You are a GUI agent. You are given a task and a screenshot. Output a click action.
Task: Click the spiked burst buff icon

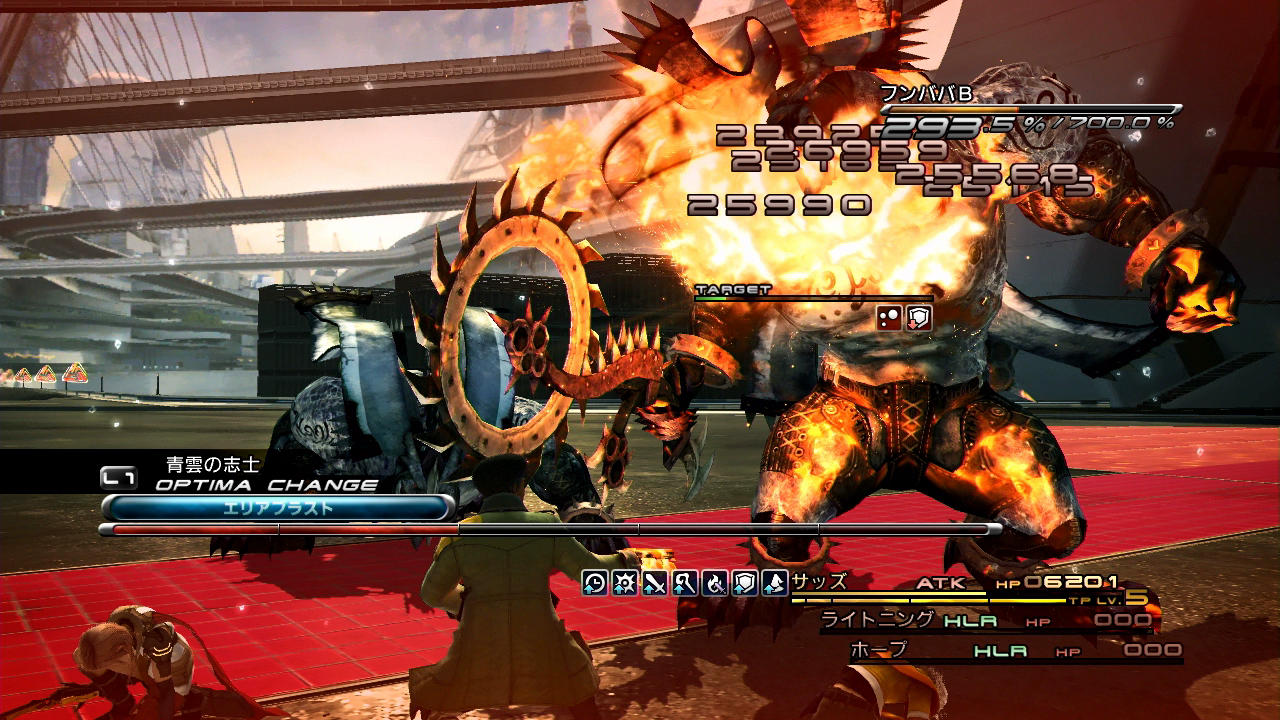[625, 583]
